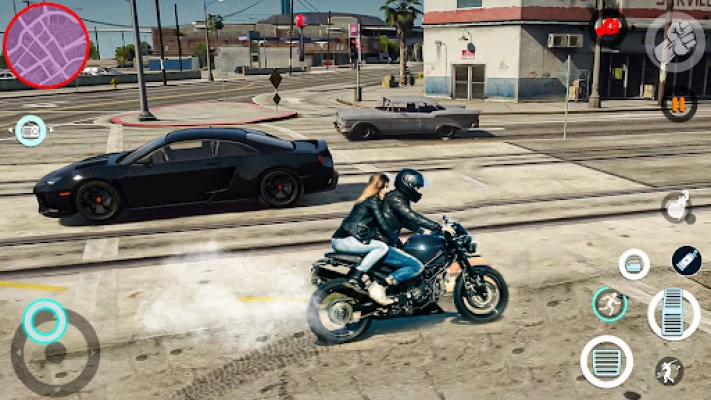Tap the cyan steering joystick knob

[x=45, y=321]
